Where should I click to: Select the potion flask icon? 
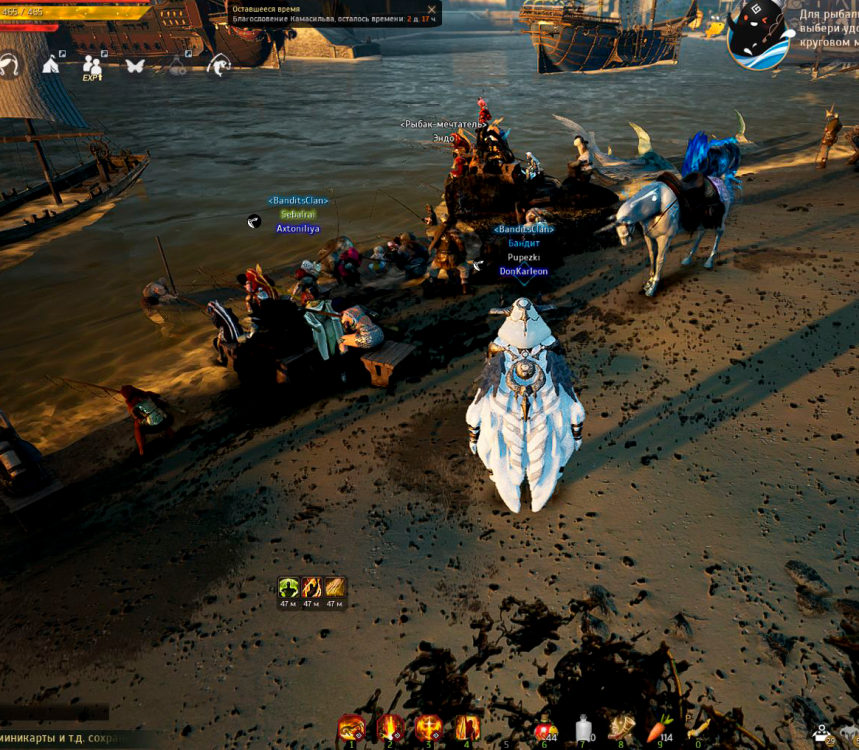coord(177,66)
